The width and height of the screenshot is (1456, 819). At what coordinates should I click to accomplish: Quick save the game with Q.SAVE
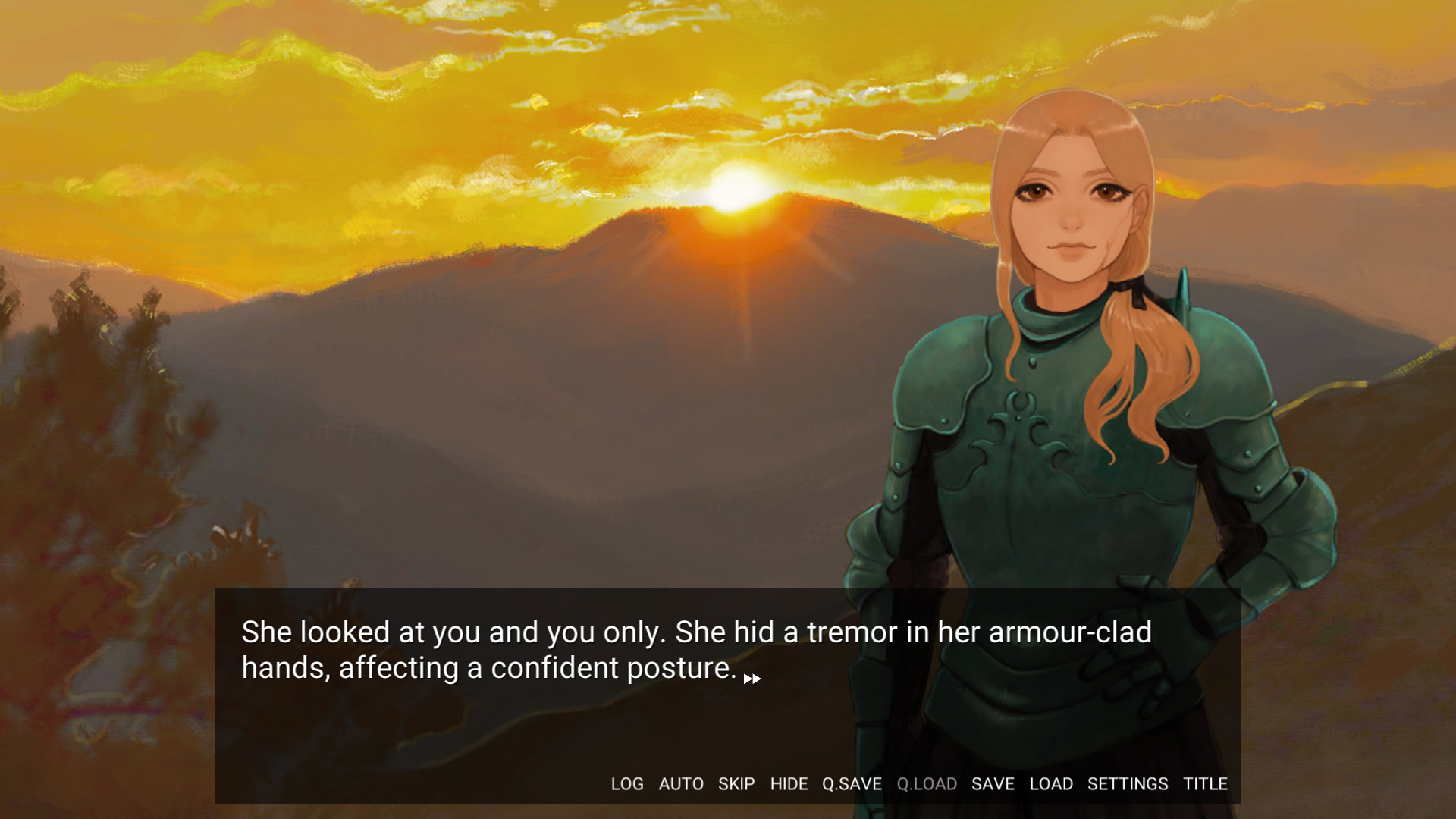pos(852,784)
